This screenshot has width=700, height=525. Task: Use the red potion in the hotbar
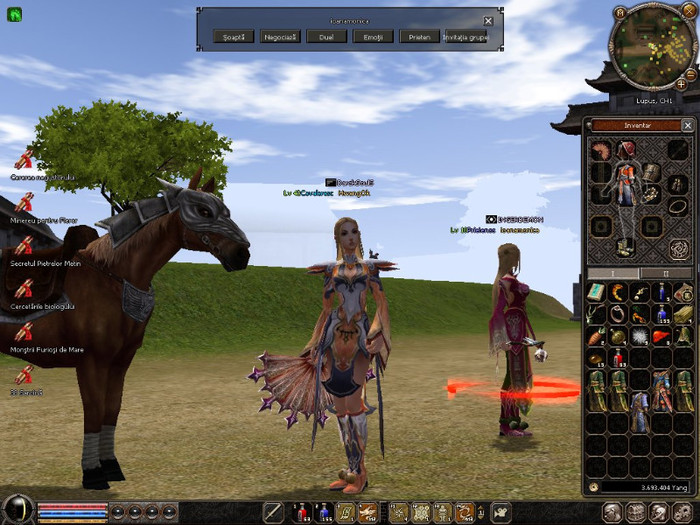pos(301,512)
